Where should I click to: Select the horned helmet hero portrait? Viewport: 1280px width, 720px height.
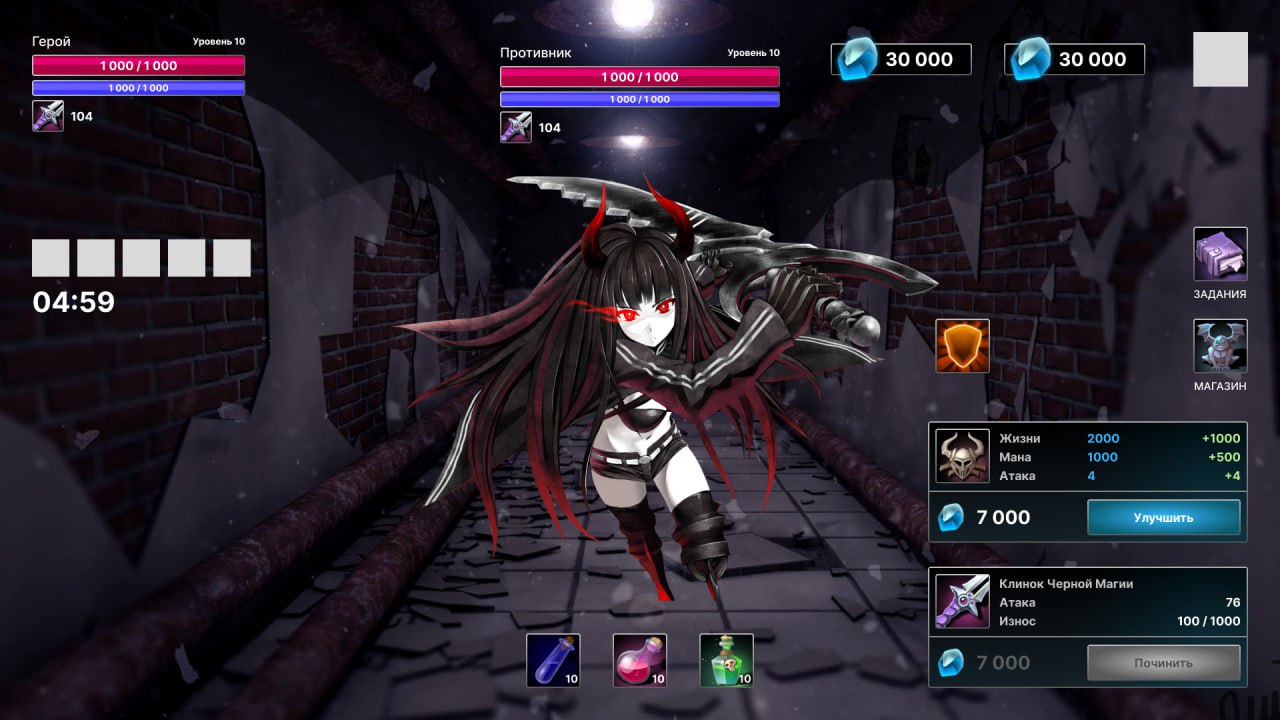[962, 456]
